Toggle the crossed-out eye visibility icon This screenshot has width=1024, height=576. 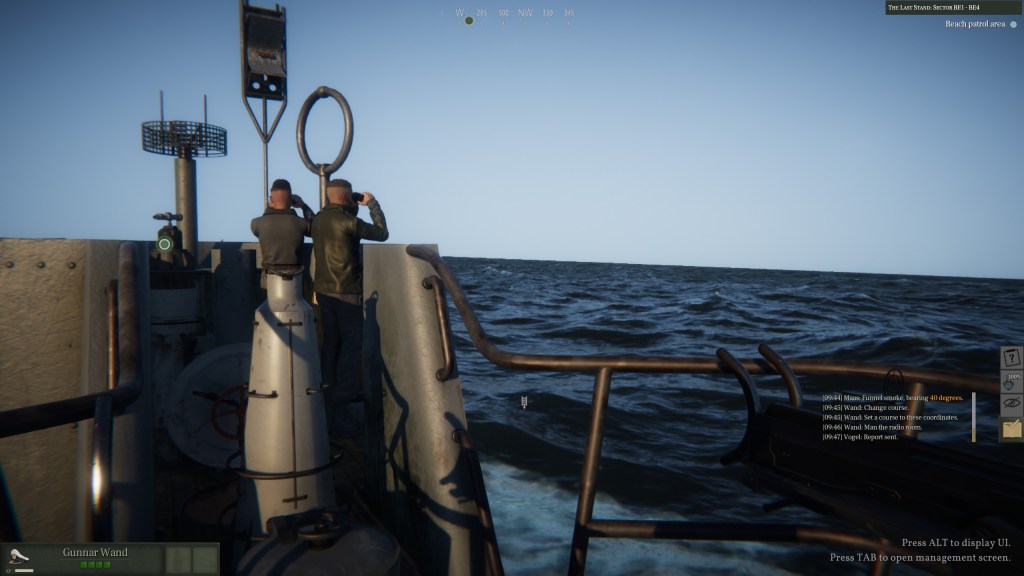click(x=1011, y=405)
